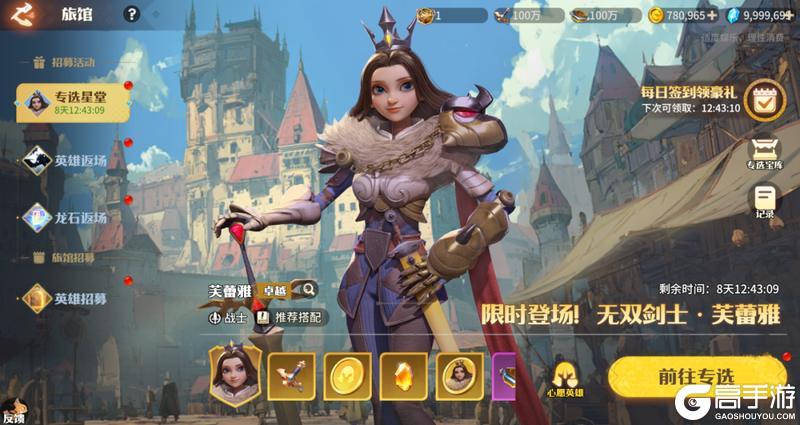View the orange crystal reward item
800x425 pixels.
[x=404, y=375]
